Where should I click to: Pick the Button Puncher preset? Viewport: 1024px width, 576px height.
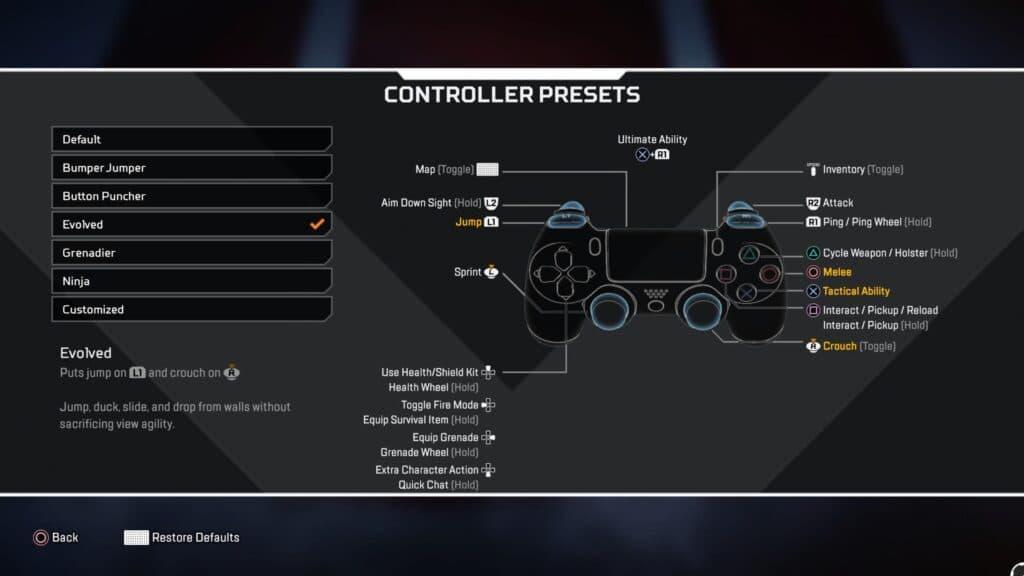coord(191,196)
